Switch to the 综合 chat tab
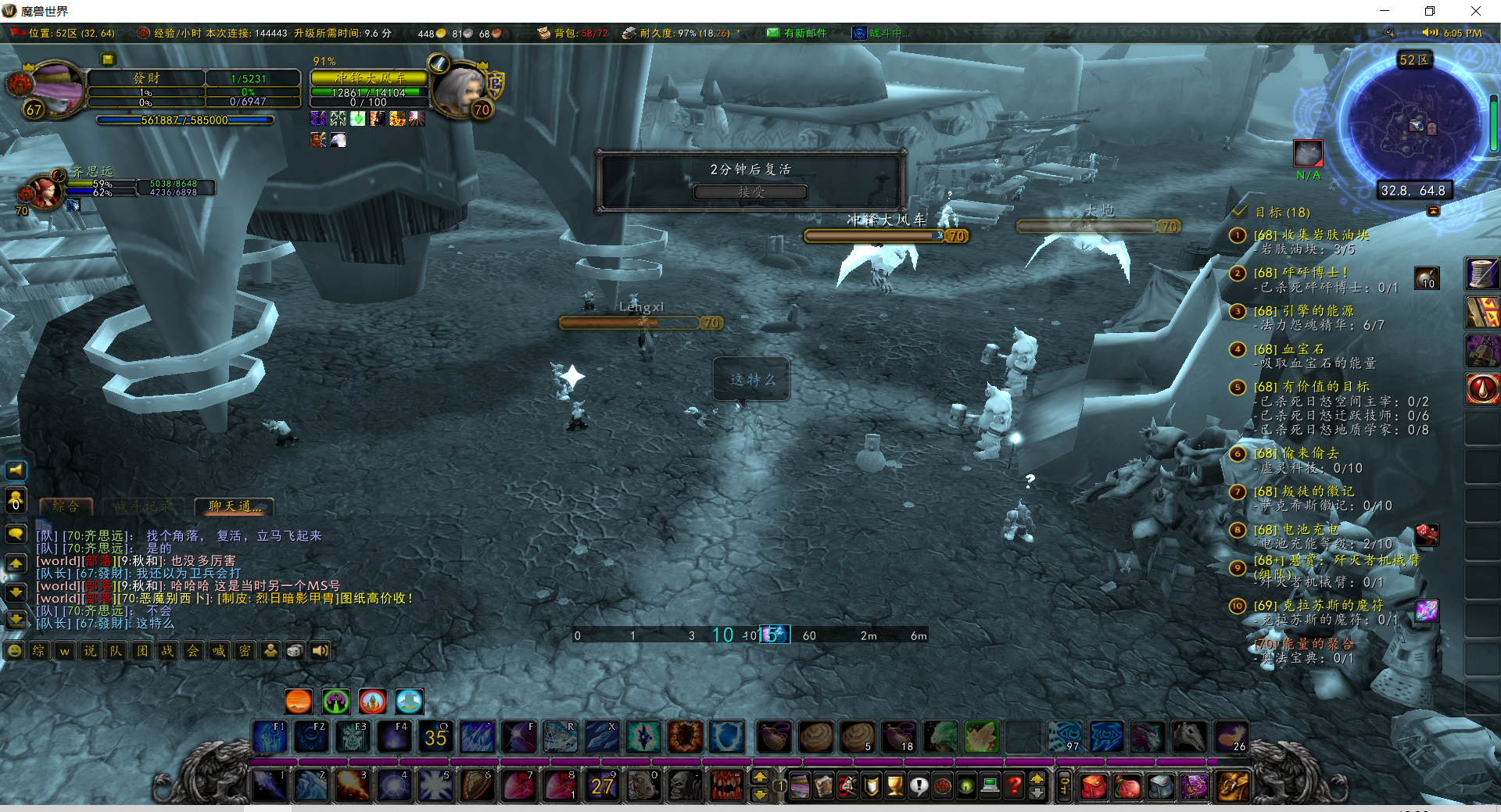 pyautogui.click(x=66, y=506)
